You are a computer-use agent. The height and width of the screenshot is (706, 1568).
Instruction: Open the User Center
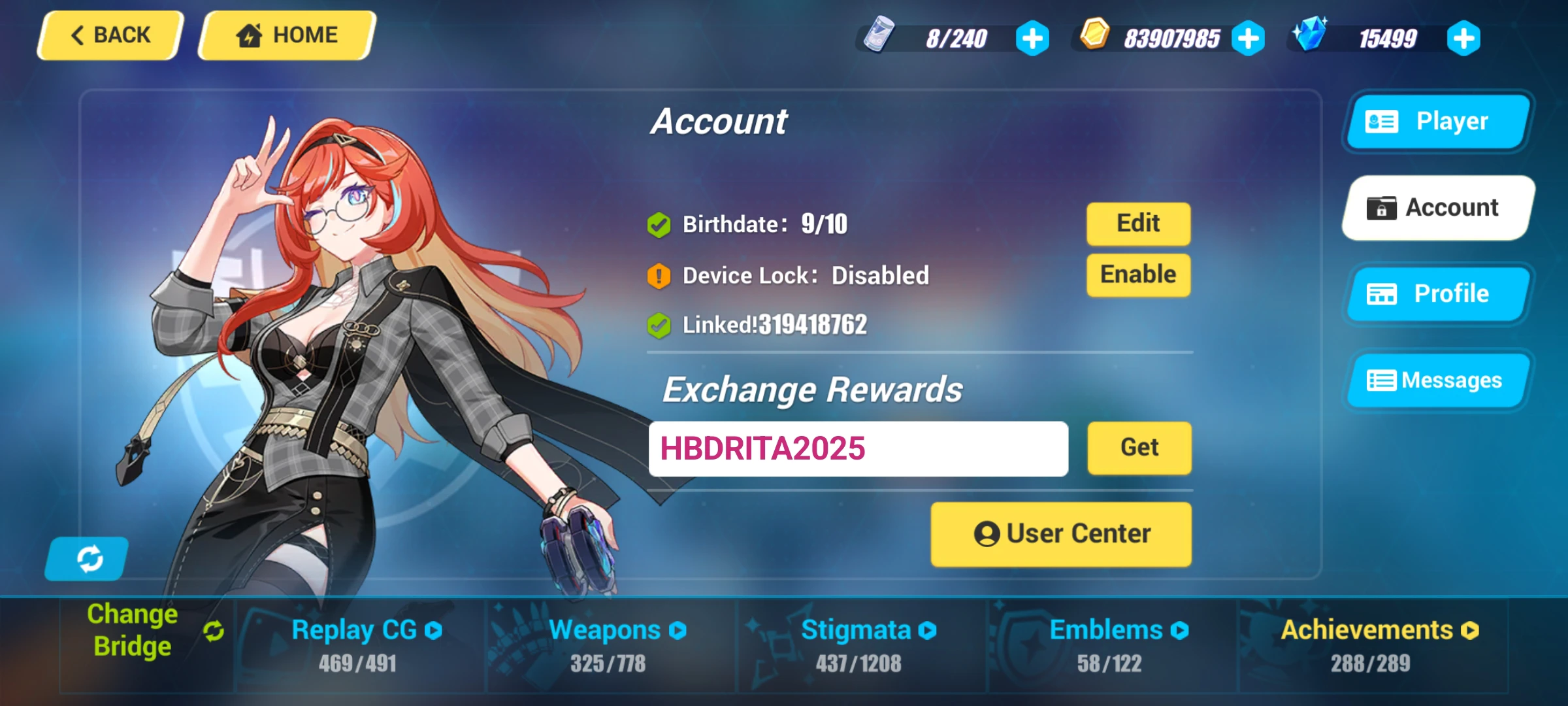click(x=1060, y=533)
